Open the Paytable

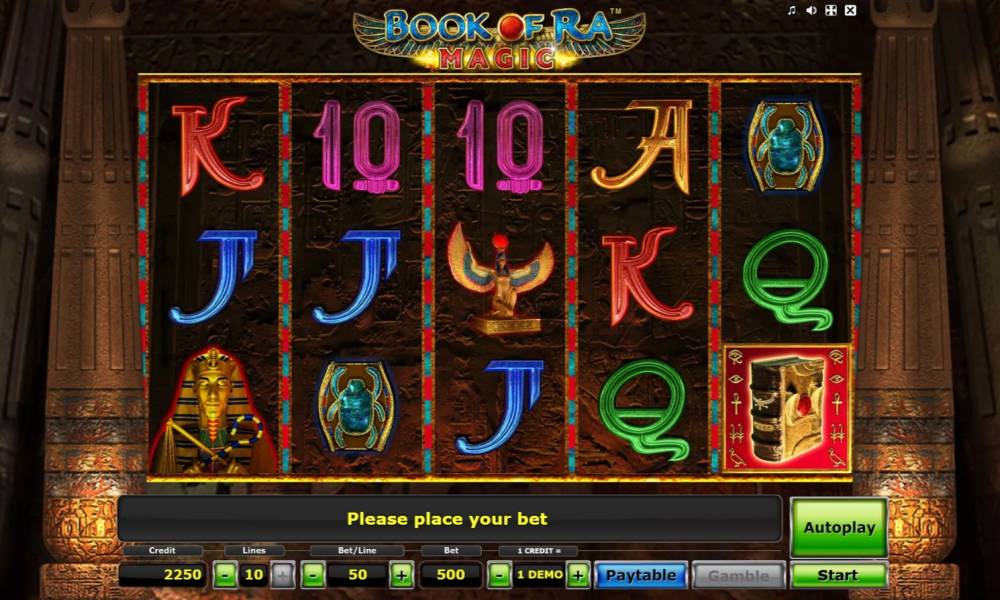pyautogui.click(x=640, y=575)
